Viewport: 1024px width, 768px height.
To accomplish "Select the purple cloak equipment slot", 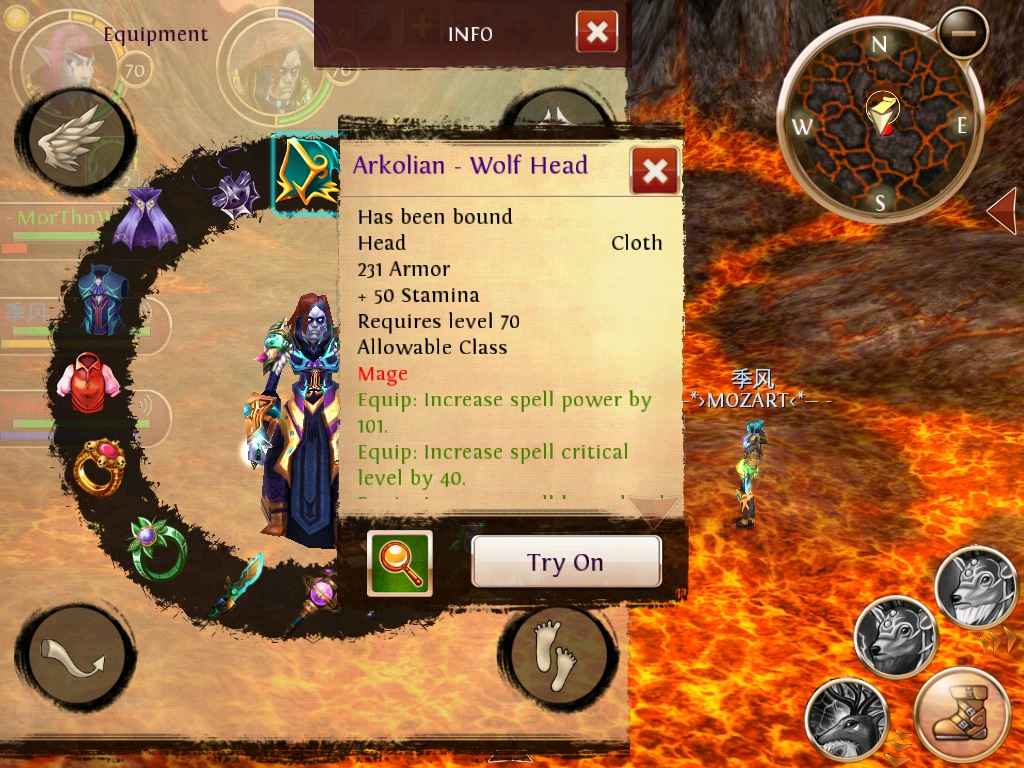I will pos(145,221).
